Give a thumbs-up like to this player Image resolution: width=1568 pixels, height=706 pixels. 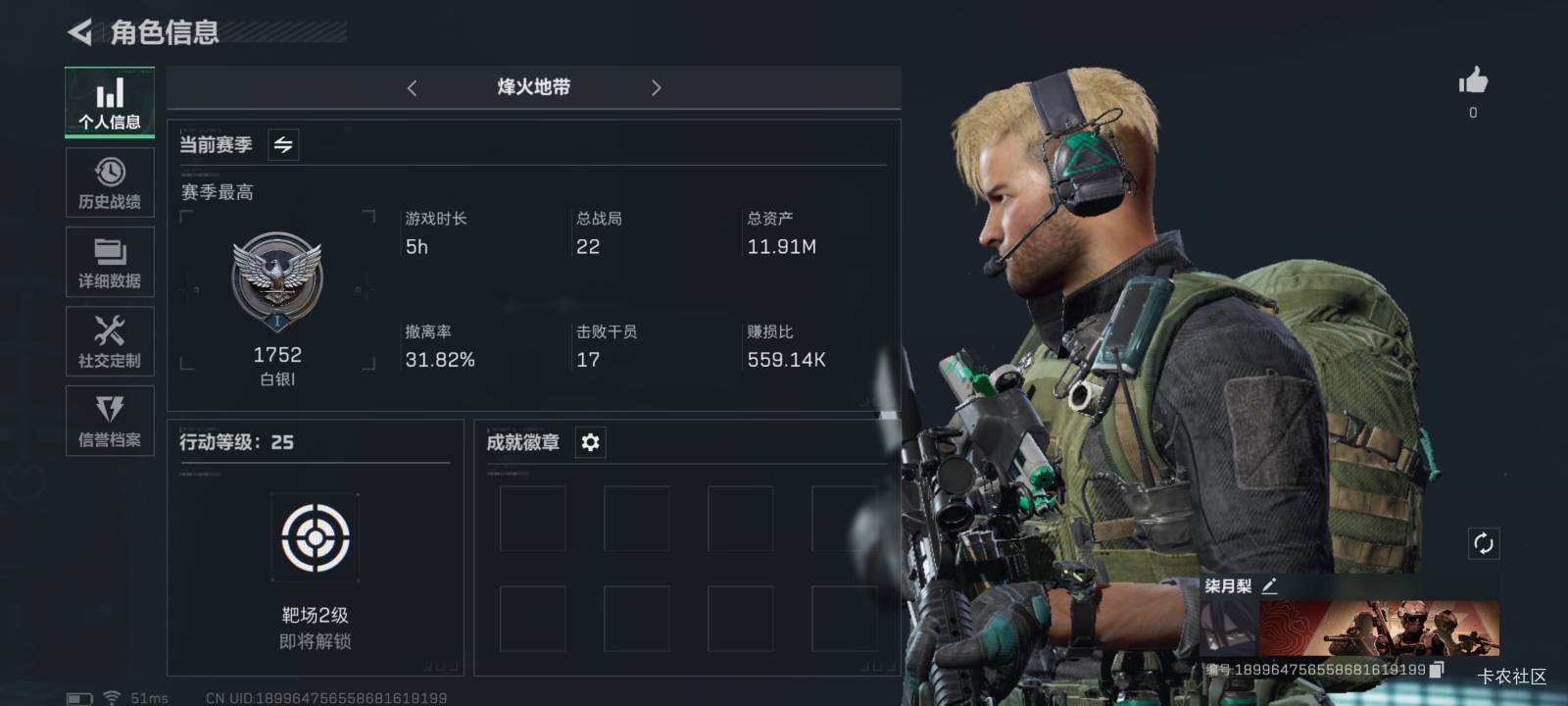point(1472,81)
